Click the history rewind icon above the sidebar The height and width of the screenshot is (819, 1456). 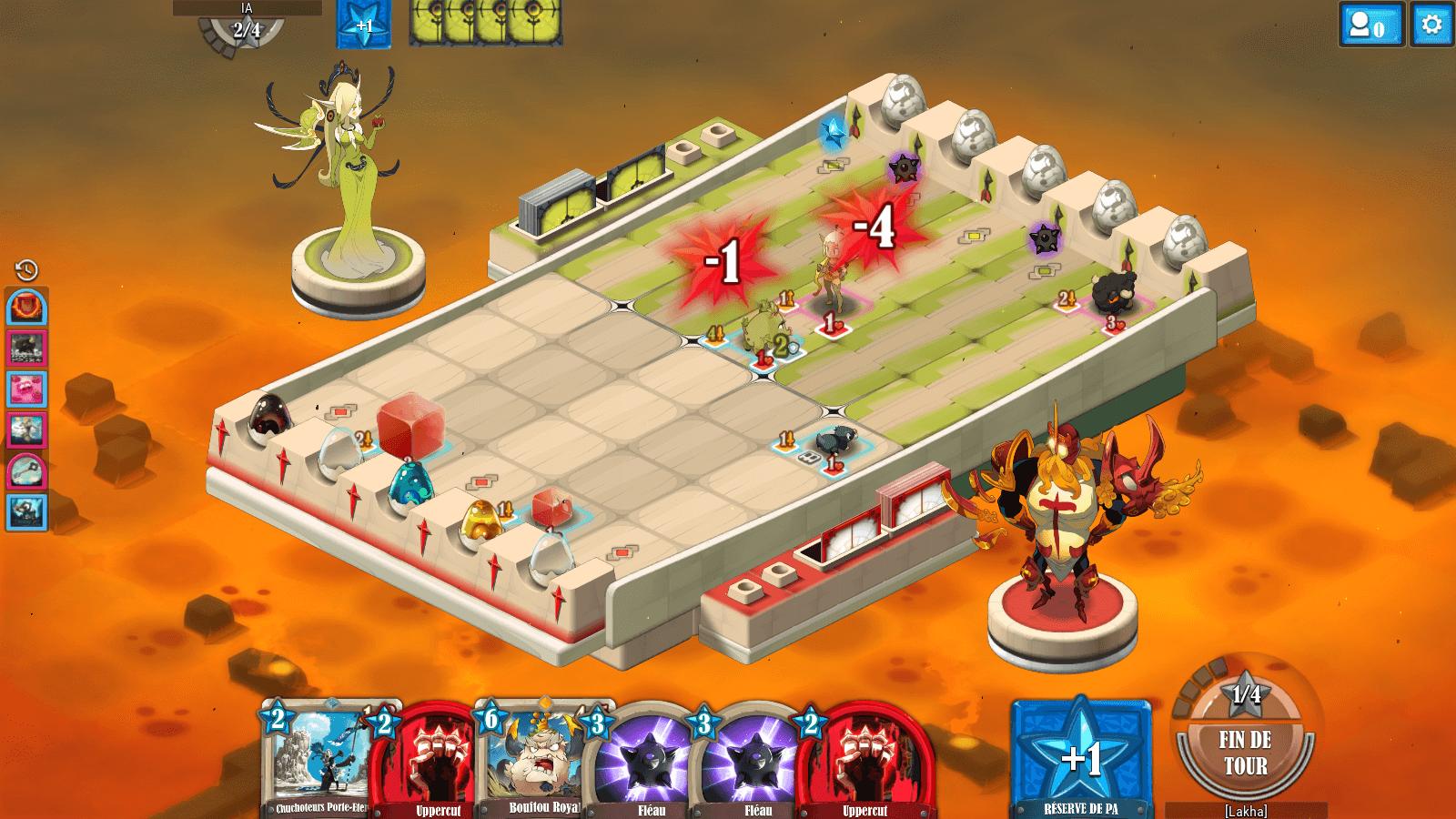(x=25, y=270)
